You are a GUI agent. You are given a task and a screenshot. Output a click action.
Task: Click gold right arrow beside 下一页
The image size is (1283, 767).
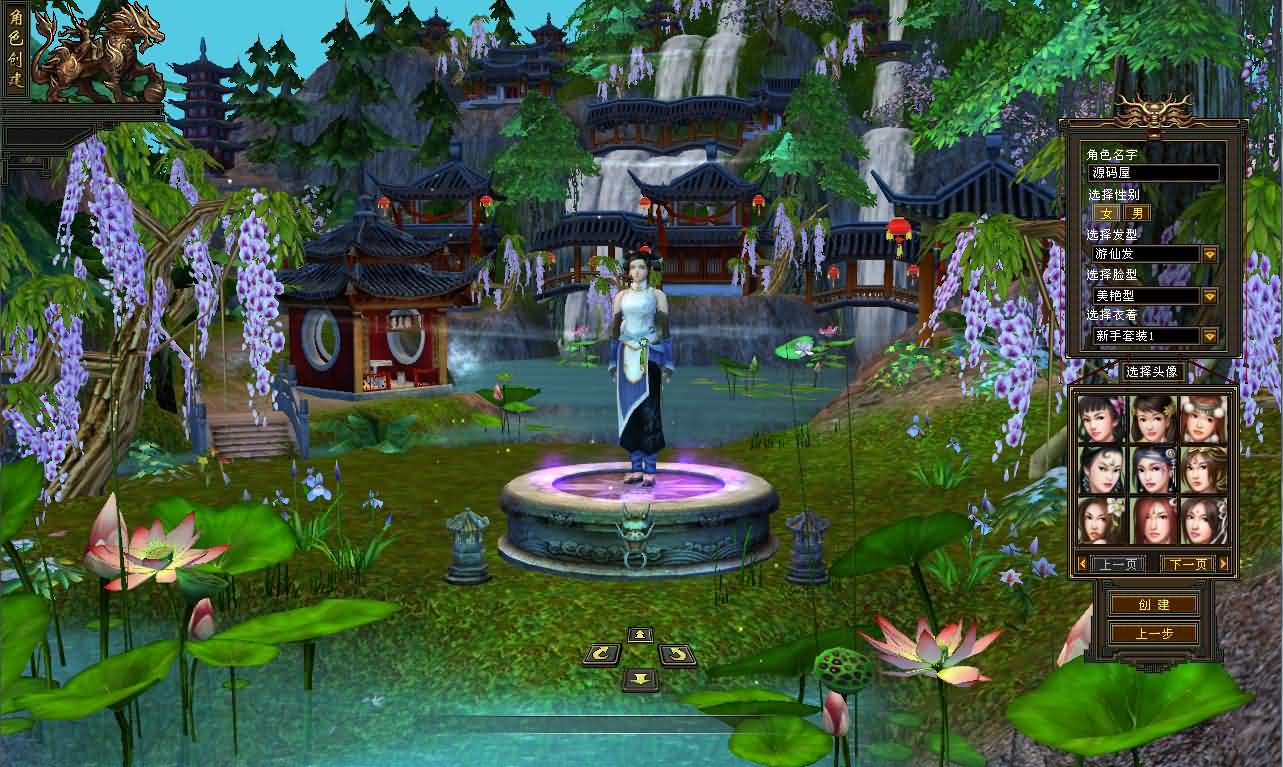point(1223,564)
